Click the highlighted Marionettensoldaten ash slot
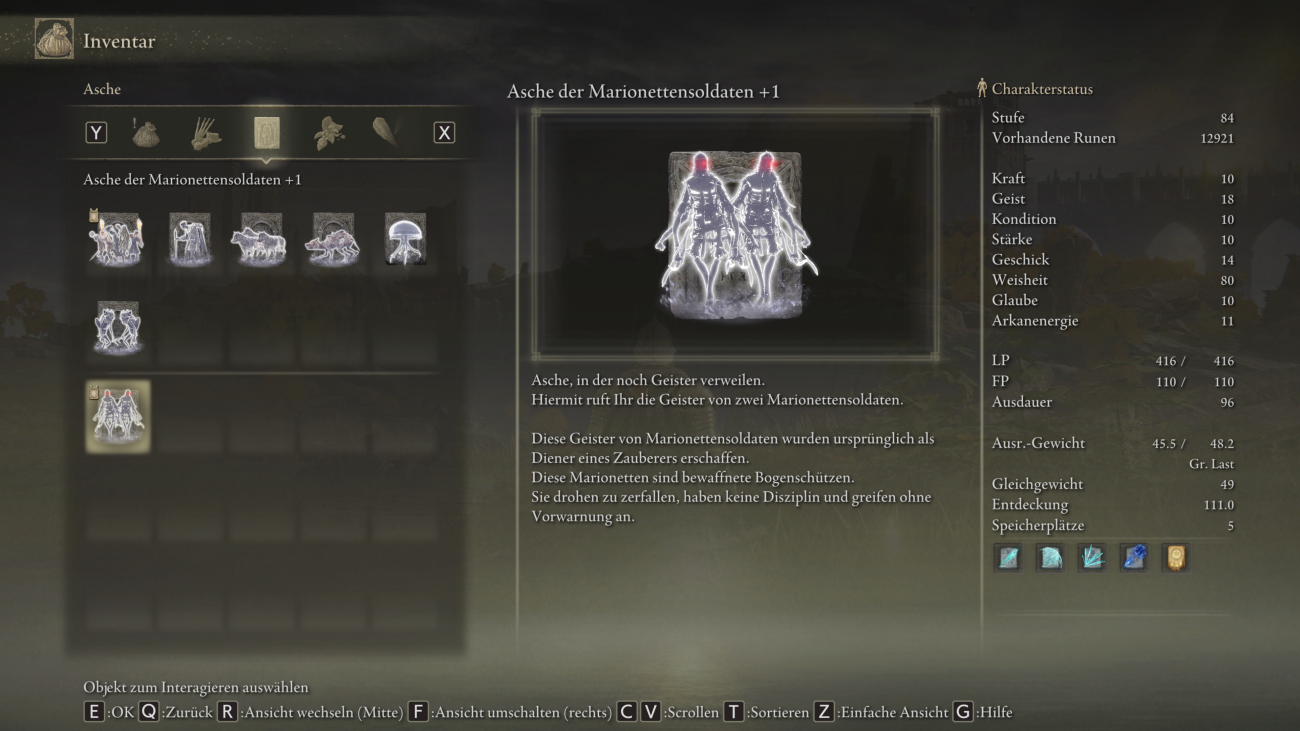 [x=117, y=416]
